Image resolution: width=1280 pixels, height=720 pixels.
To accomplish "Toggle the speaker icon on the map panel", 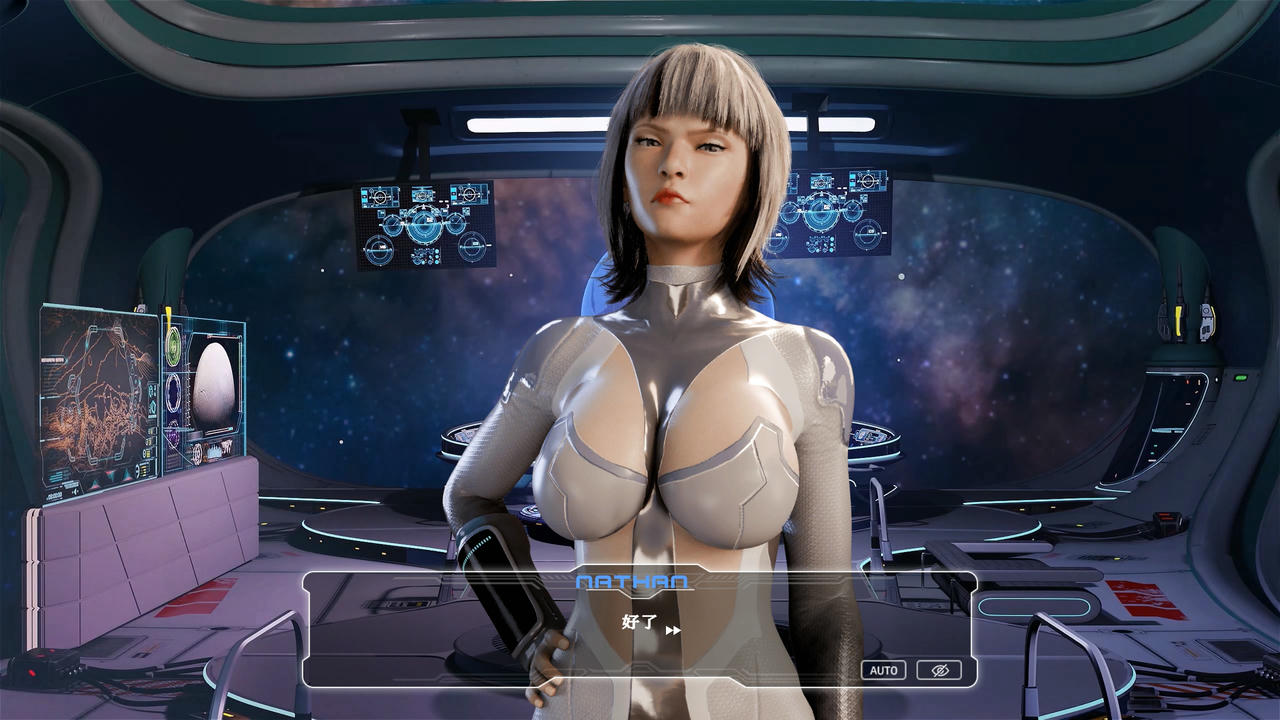I will click(x=75, y=491).
